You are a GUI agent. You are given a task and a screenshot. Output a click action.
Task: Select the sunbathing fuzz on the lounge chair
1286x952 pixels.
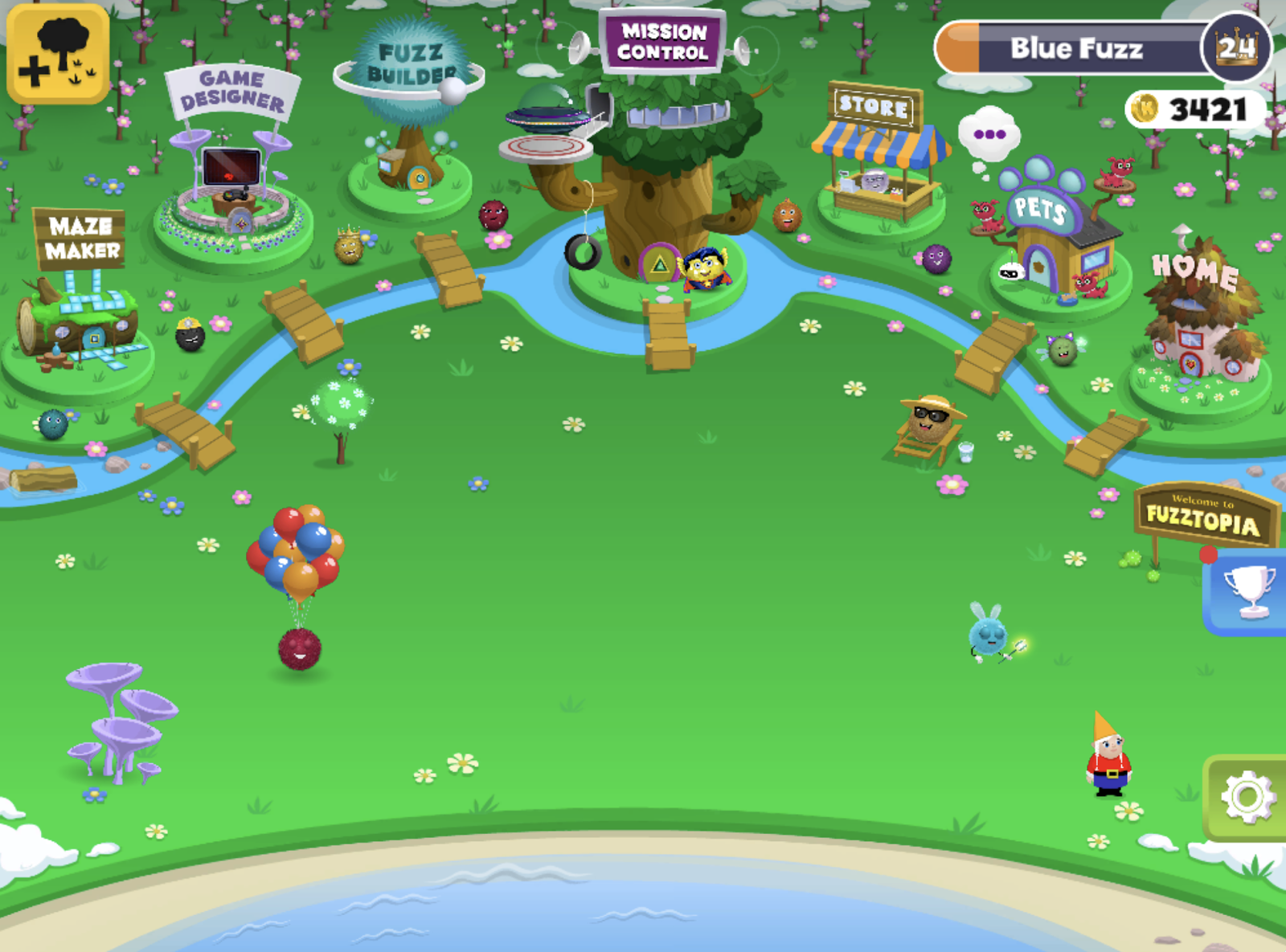click(x=932, y=422)
